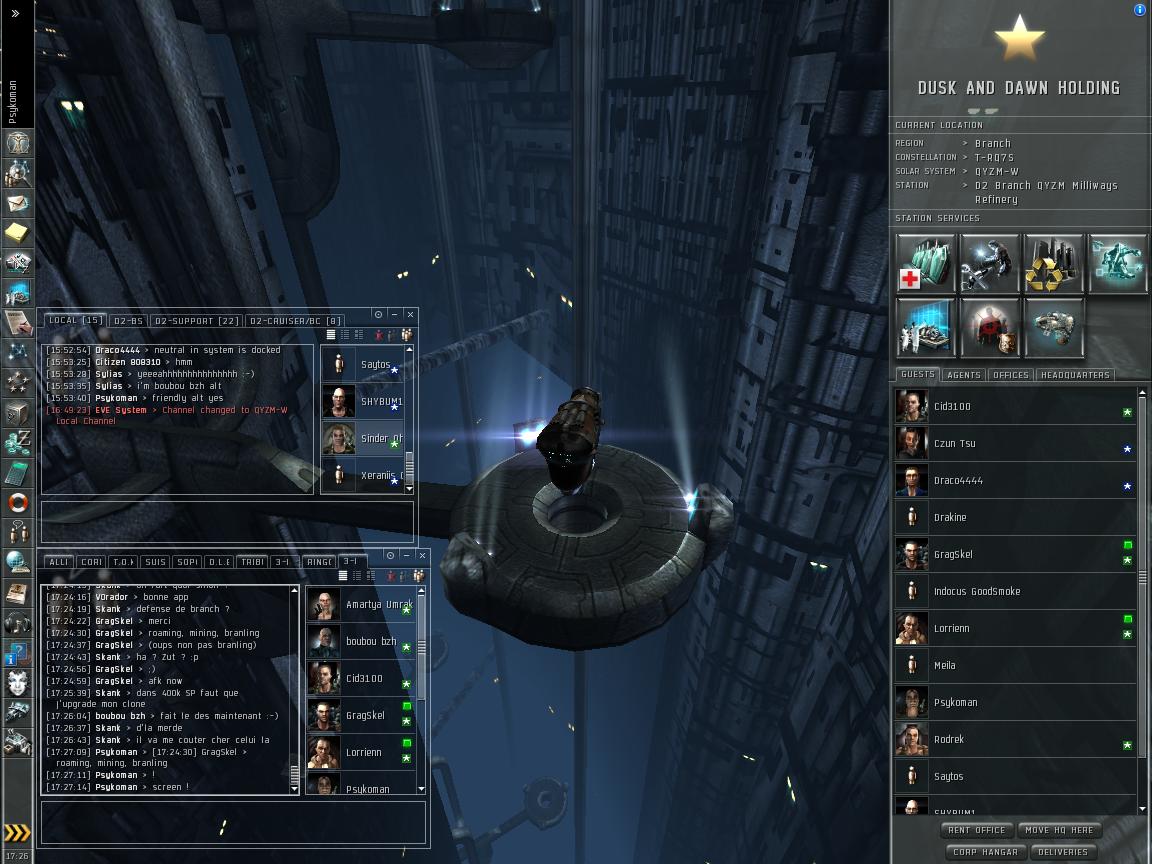
Task: Click the Rent Office button
Action: pyautogui.click(x=977, y=830)
